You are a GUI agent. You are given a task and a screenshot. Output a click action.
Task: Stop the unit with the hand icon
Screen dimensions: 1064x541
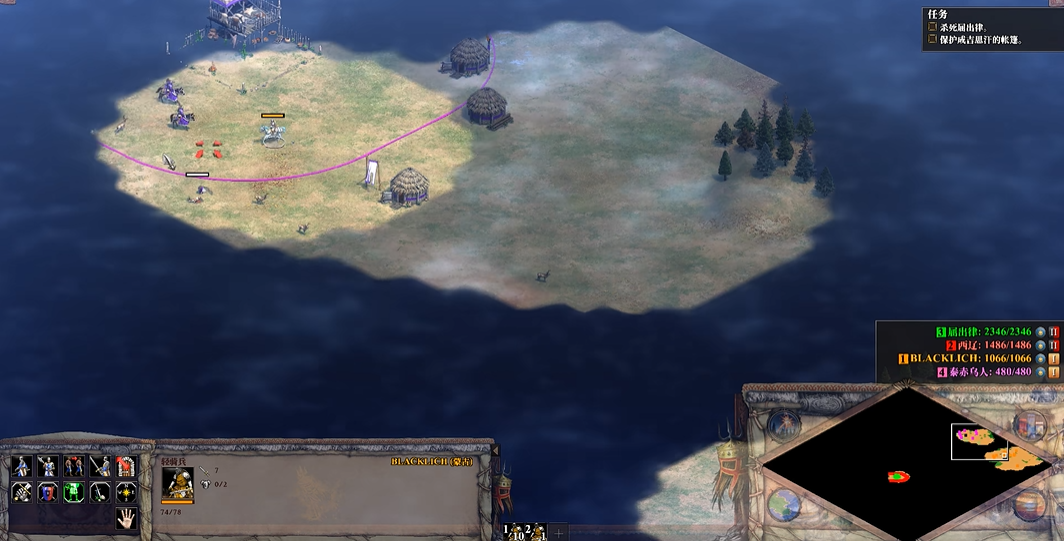pyautogui.click(x=126, y=517)
